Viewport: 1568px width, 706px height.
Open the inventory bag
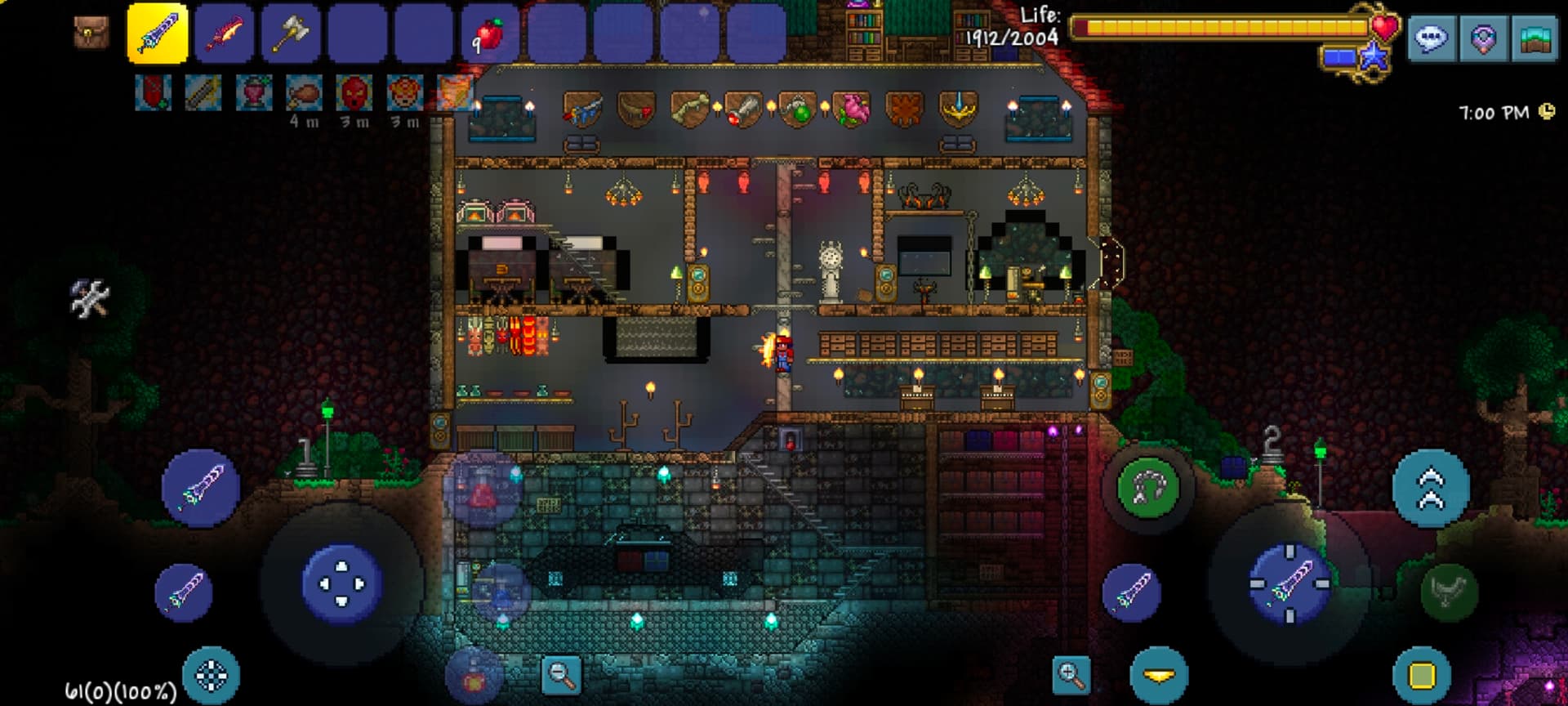pyautogui.click(x=91, y=33)
